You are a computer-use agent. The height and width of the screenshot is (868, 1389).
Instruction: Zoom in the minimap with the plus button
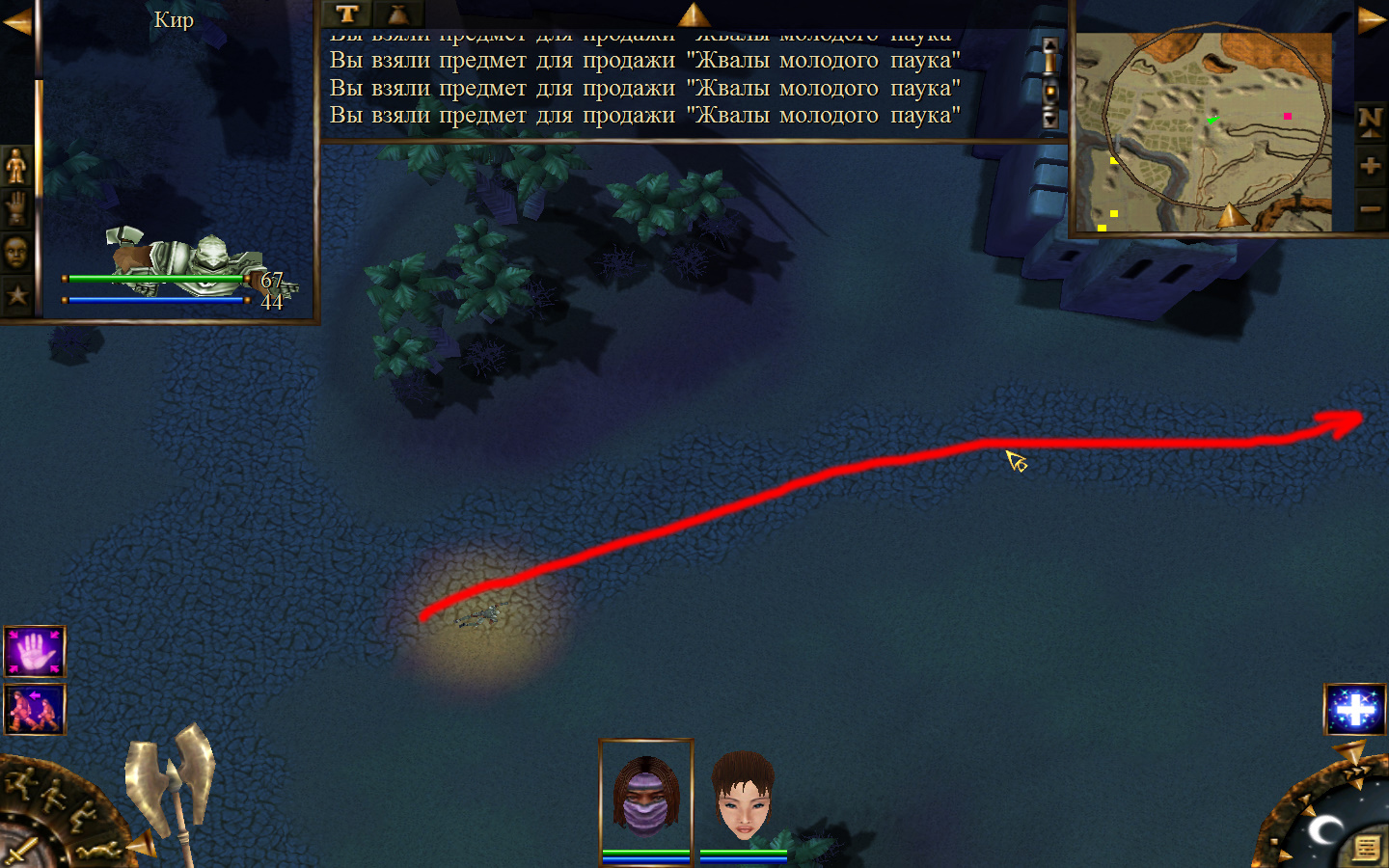point(1370,166)
